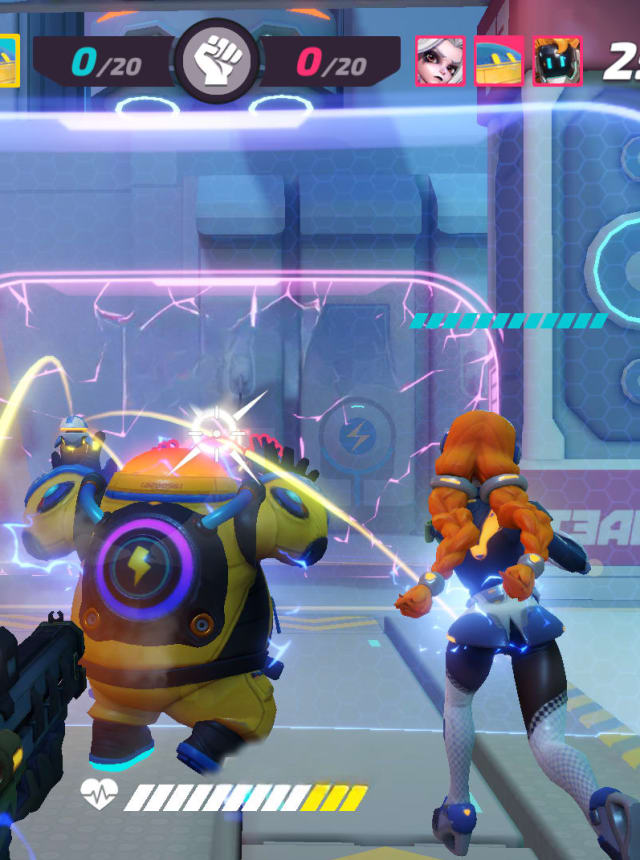This screenshot has height=860, width=640.
Task: Tap the fist emblem between the scores
Action: (x=216, y=62)
